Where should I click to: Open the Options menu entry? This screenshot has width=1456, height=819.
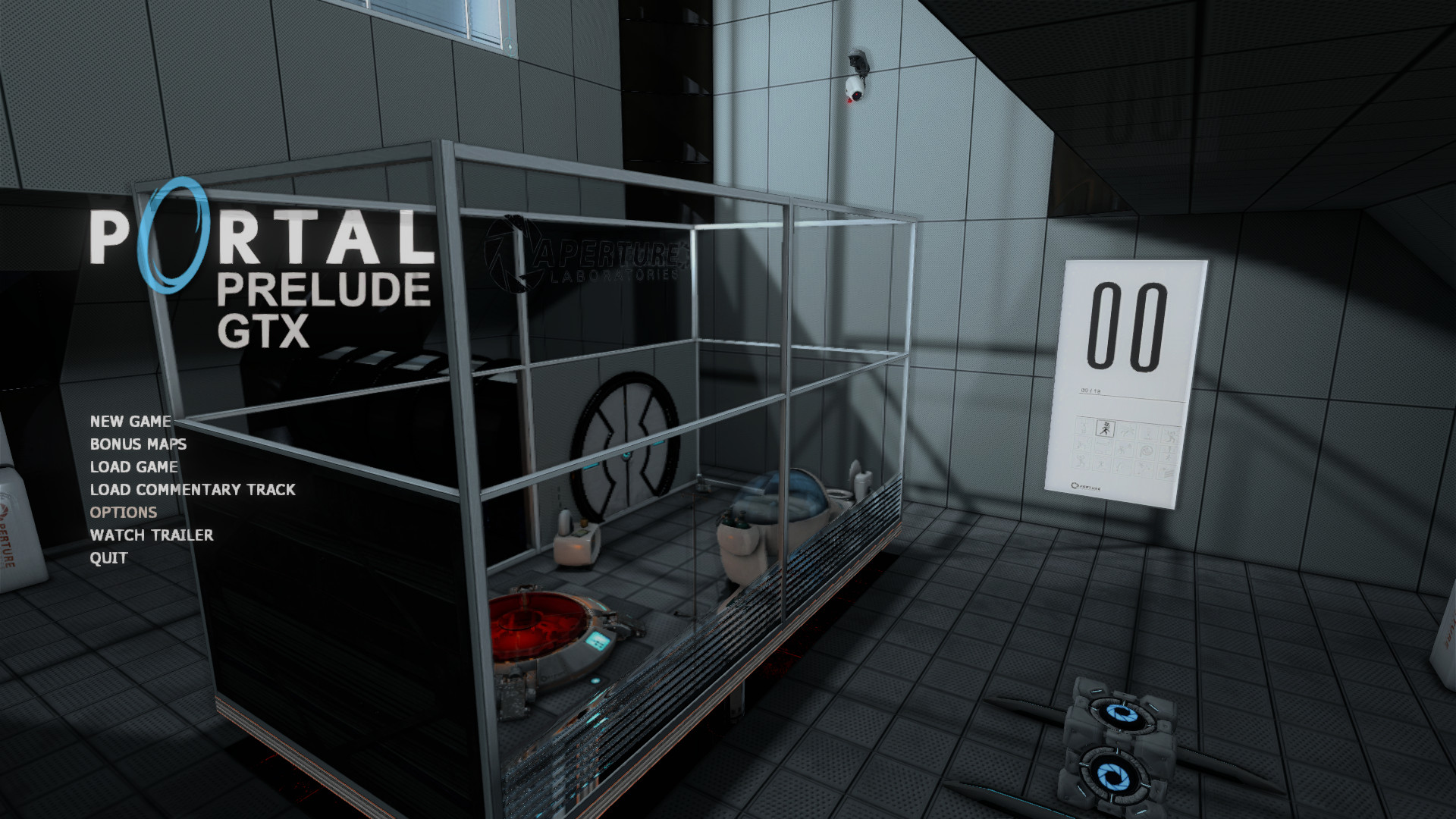point(123,513)
